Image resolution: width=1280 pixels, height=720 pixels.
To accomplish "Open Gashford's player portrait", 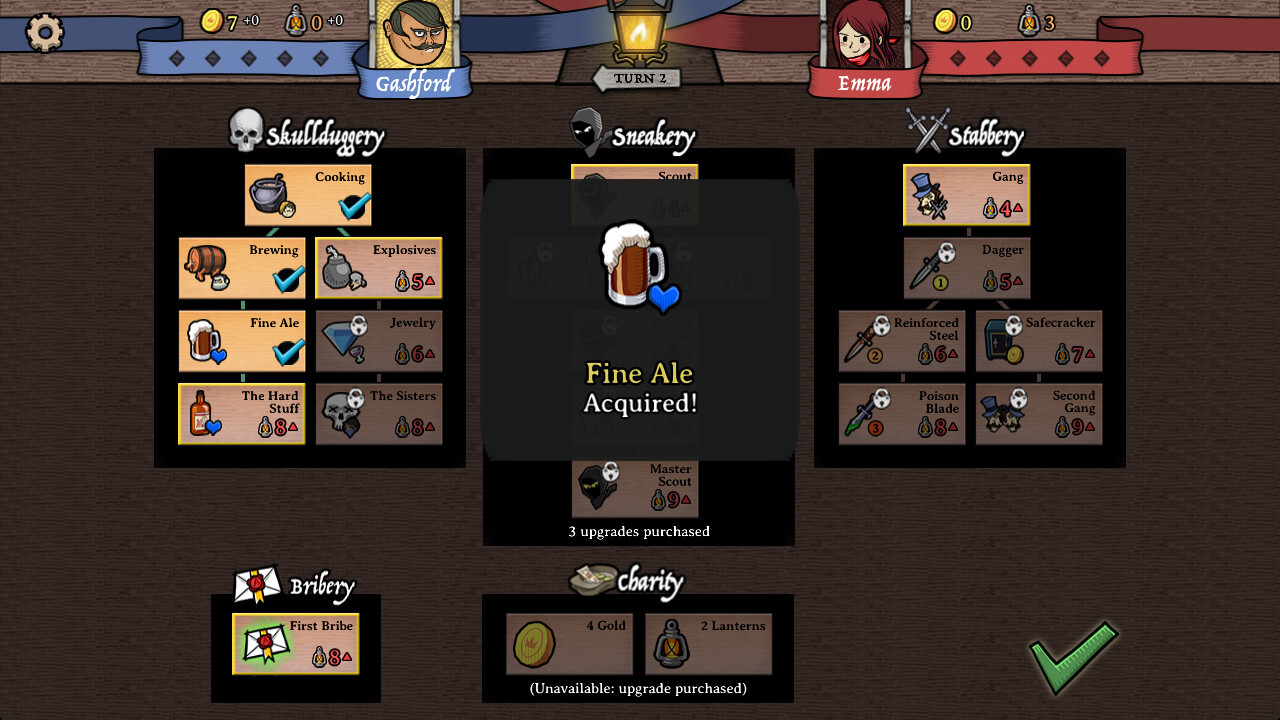I will click(x=413, y=40).
